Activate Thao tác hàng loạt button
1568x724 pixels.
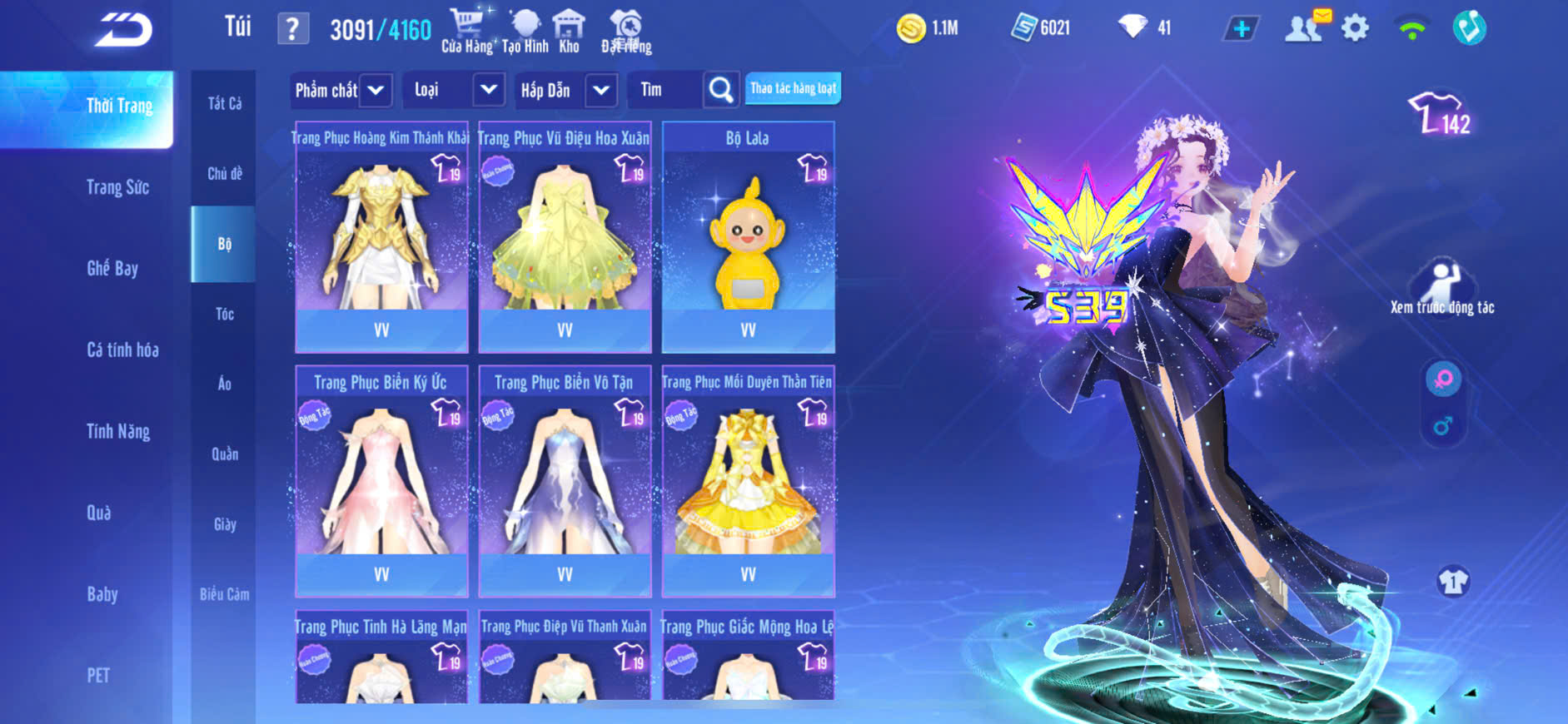click(x=793, y=88)
